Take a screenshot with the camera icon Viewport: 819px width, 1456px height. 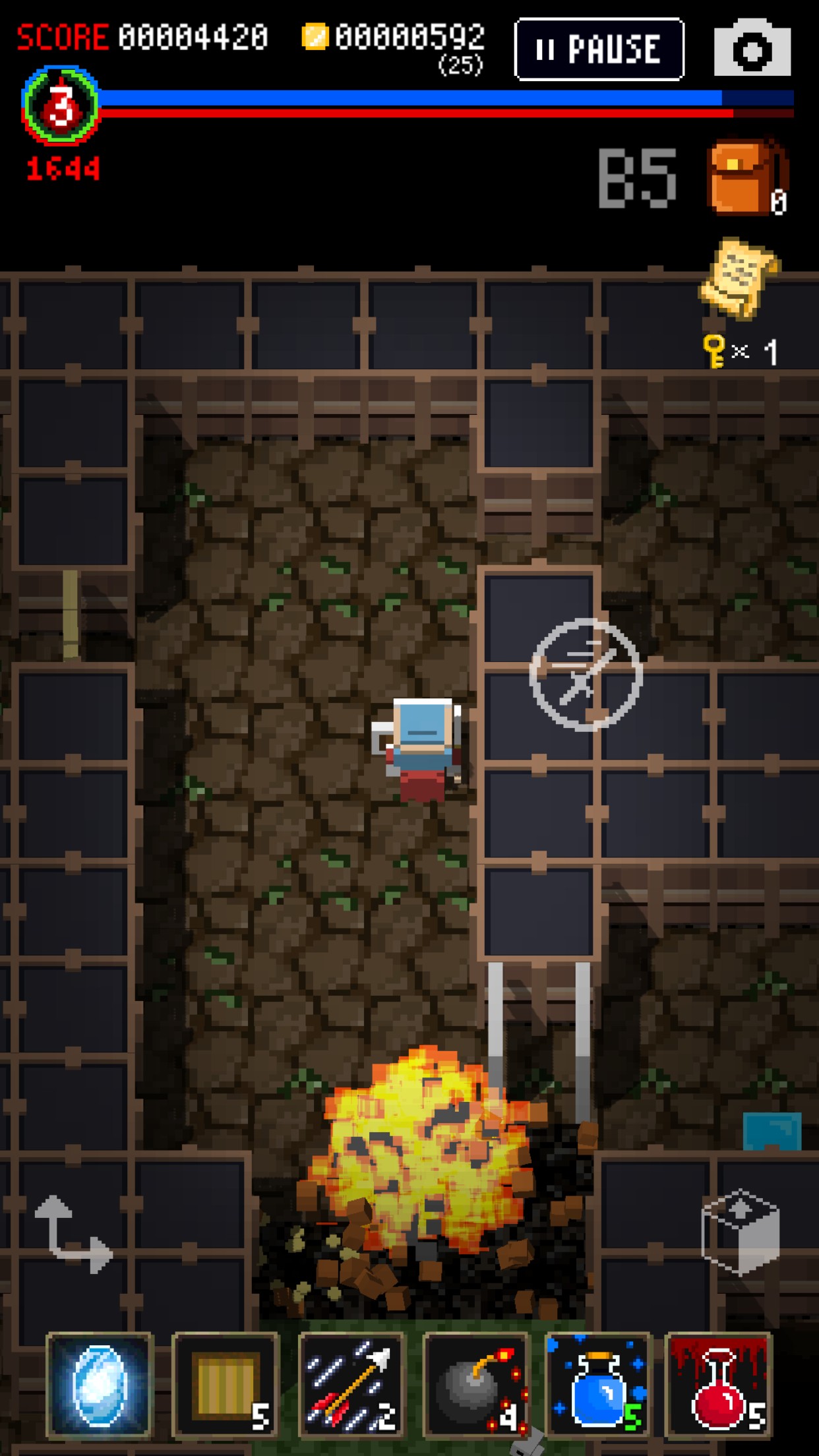click(x=752, y=49)
